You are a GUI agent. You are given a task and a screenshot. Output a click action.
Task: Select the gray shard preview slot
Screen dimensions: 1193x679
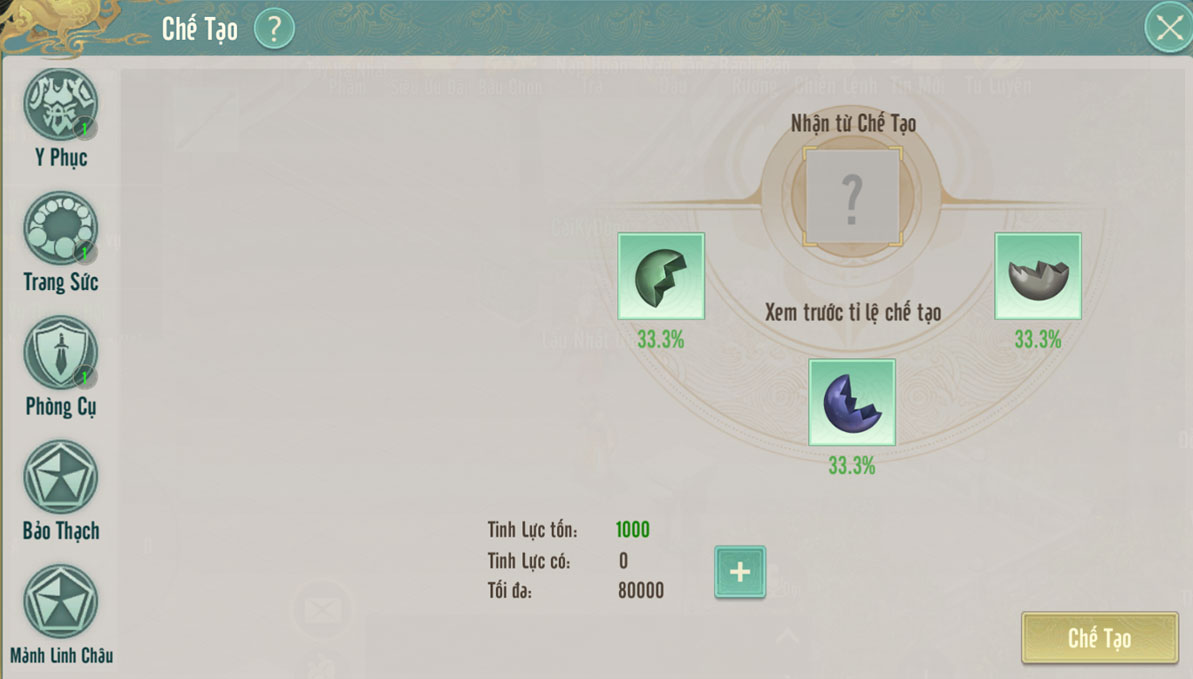coord(1038,276)
